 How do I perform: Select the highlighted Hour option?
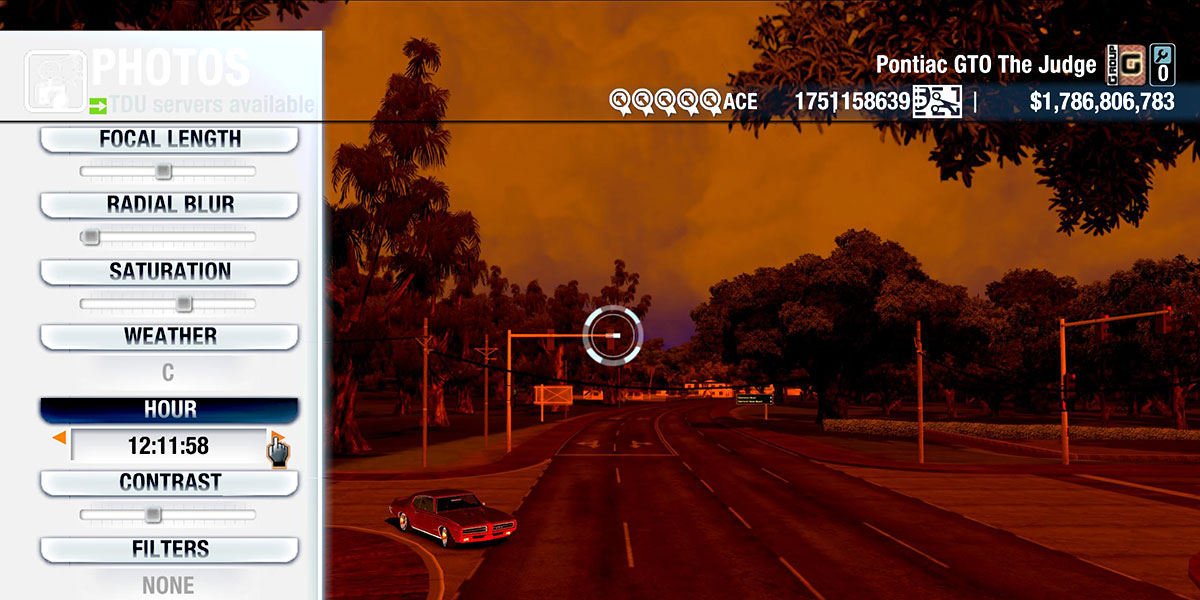pos(169,410)
